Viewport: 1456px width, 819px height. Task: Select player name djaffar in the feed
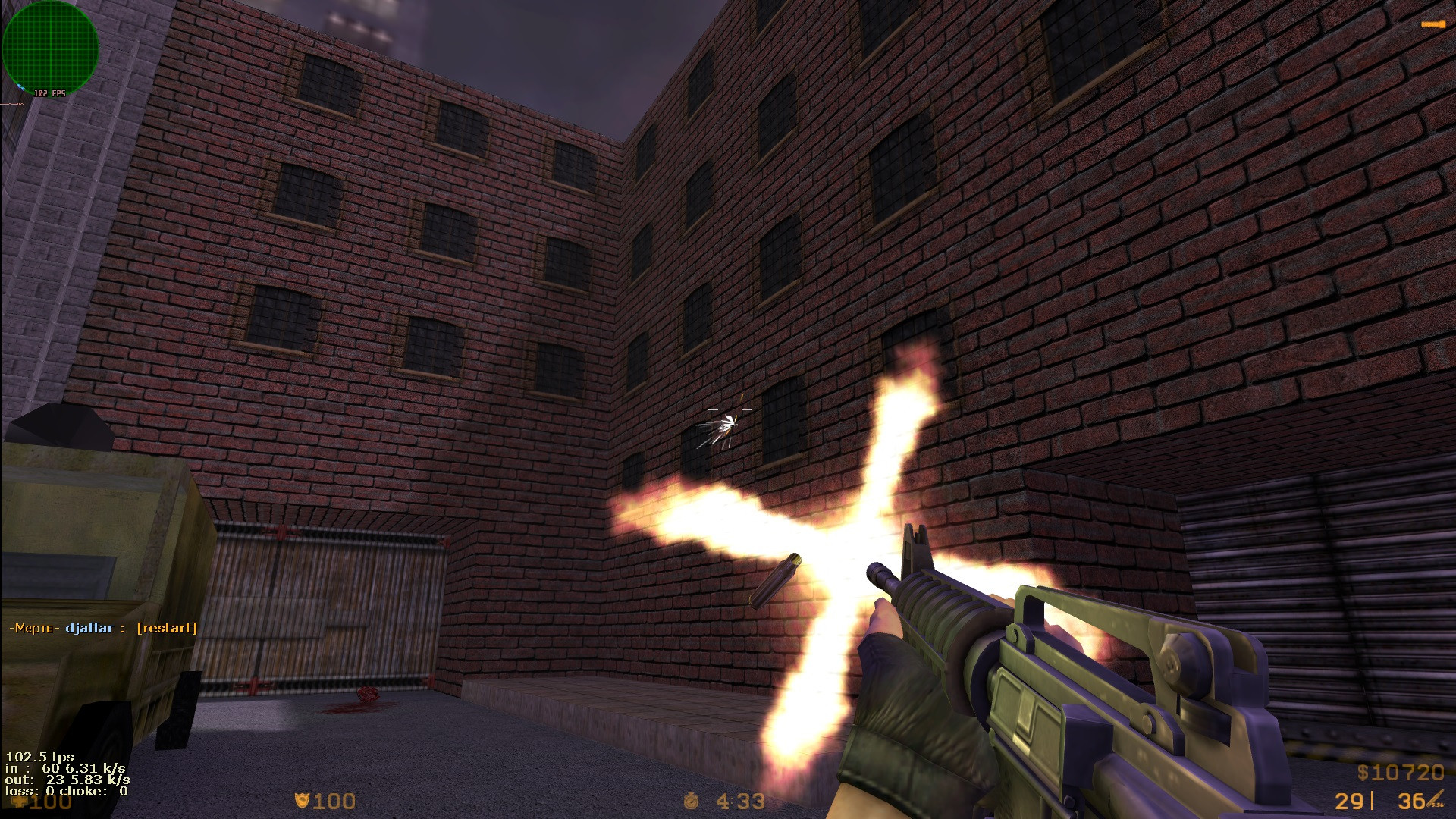[90, 628]
